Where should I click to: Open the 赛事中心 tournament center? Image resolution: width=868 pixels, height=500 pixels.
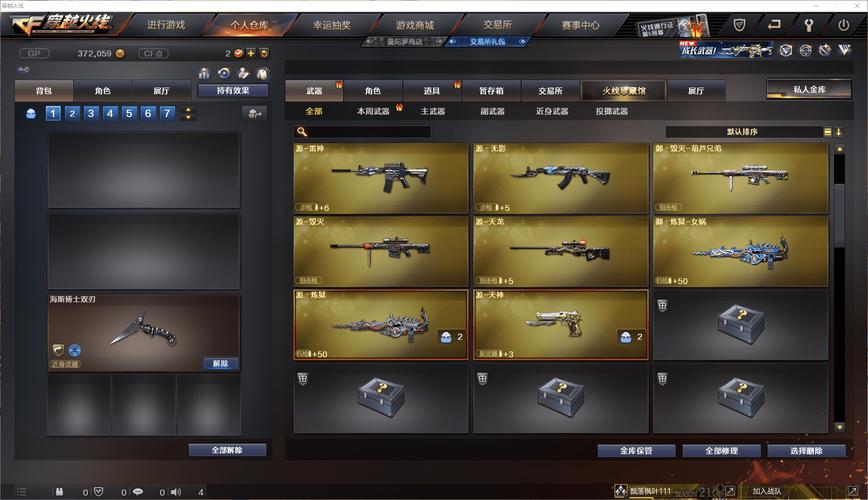pyautogui.click(x=580, y=24)
